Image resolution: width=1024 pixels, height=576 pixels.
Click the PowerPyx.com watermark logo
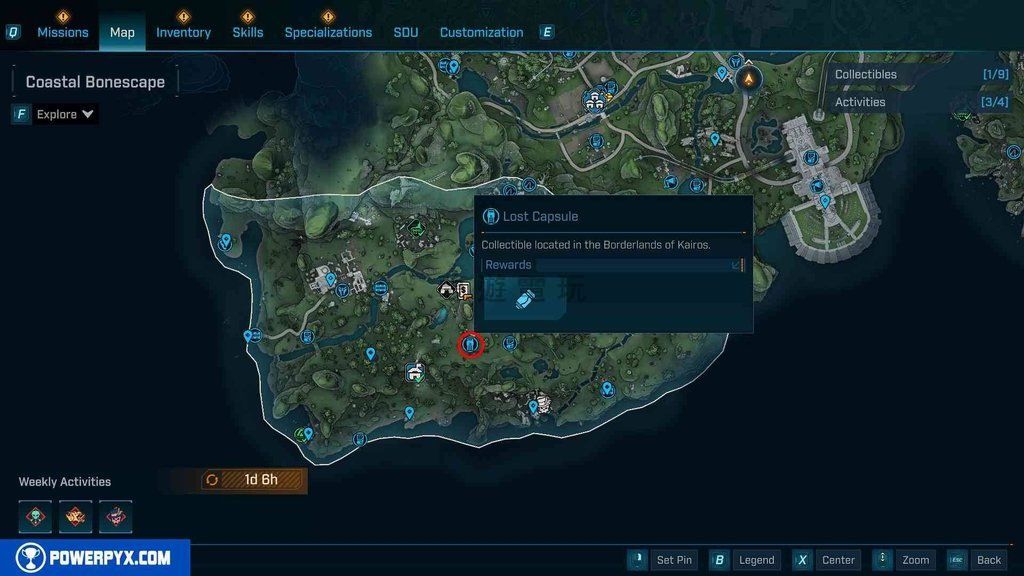click(95, 558)
